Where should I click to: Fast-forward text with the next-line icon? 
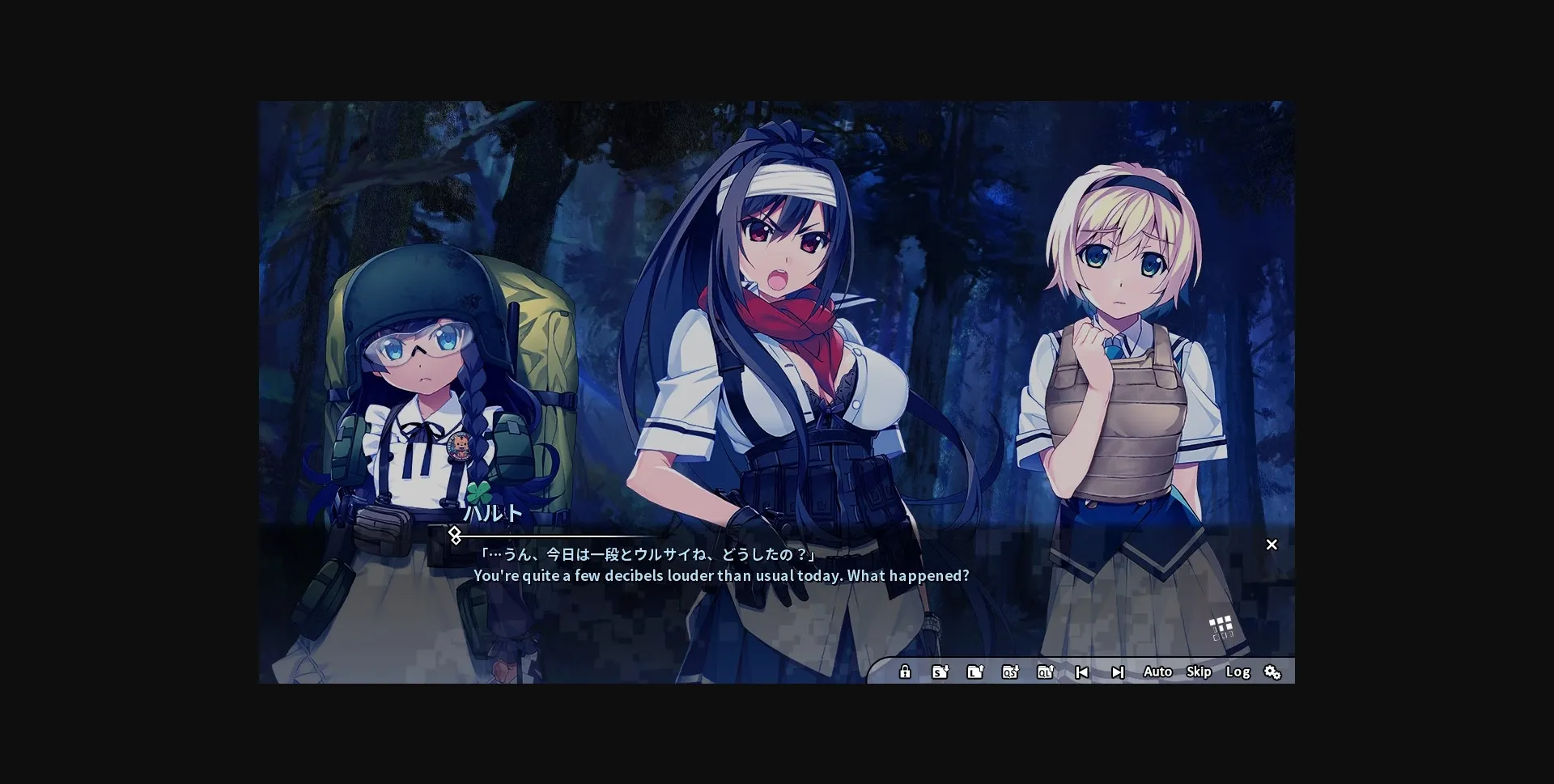pos(1119,672)
